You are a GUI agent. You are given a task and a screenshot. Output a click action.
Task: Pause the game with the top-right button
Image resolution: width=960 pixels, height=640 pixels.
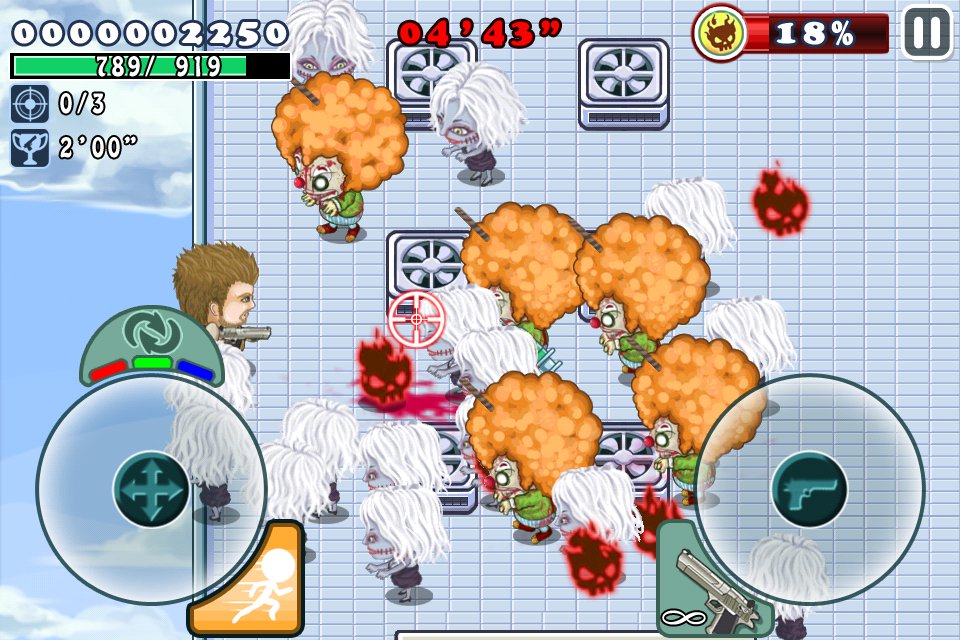point(927,32)
